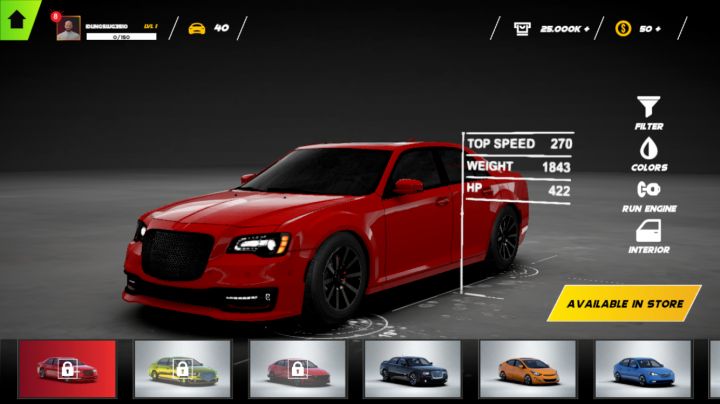Image resolution: width=720 pixels, height=404 pixels.
Task: Choose the light blue car thumbnail
Action: point(642,369)
